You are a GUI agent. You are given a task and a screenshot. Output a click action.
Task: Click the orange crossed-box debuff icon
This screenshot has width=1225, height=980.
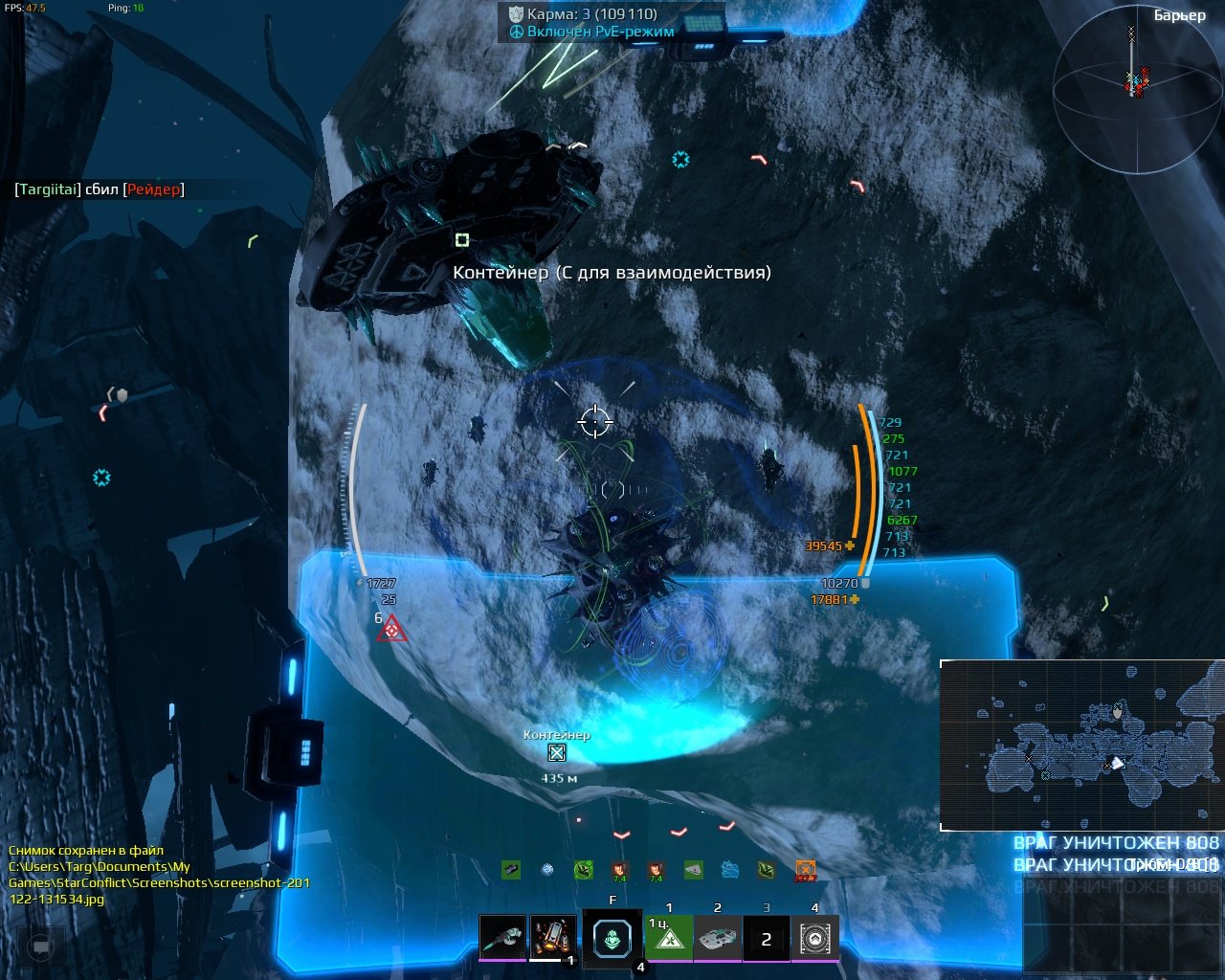[x=806, y=870]
